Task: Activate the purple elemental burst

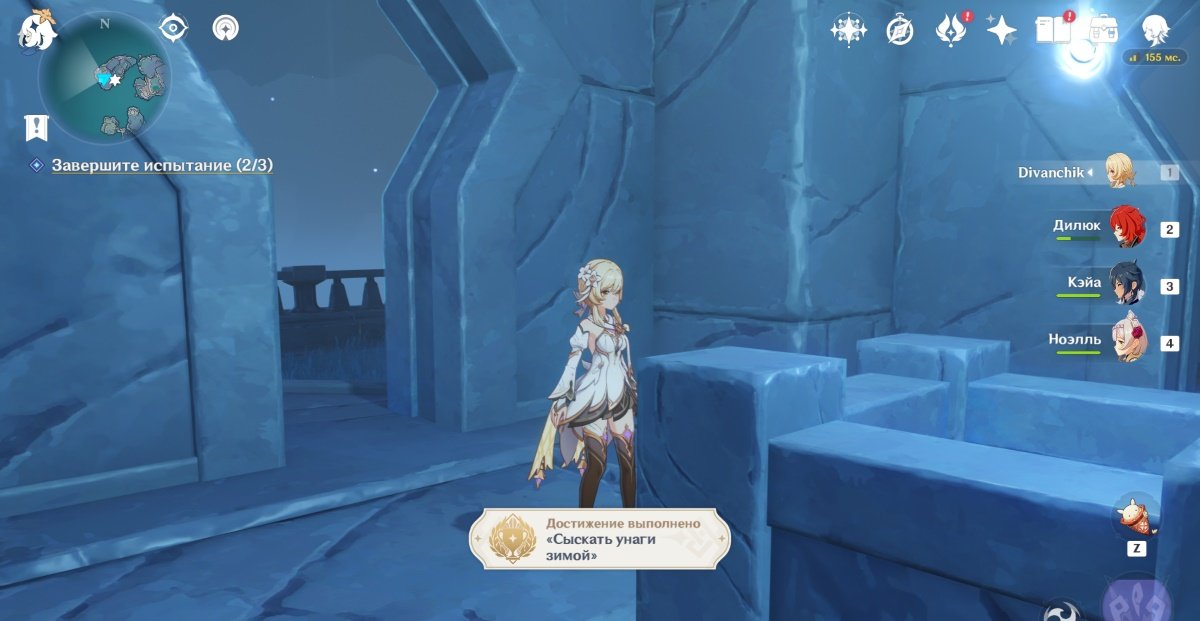Action: click(x=1139, y=600)
